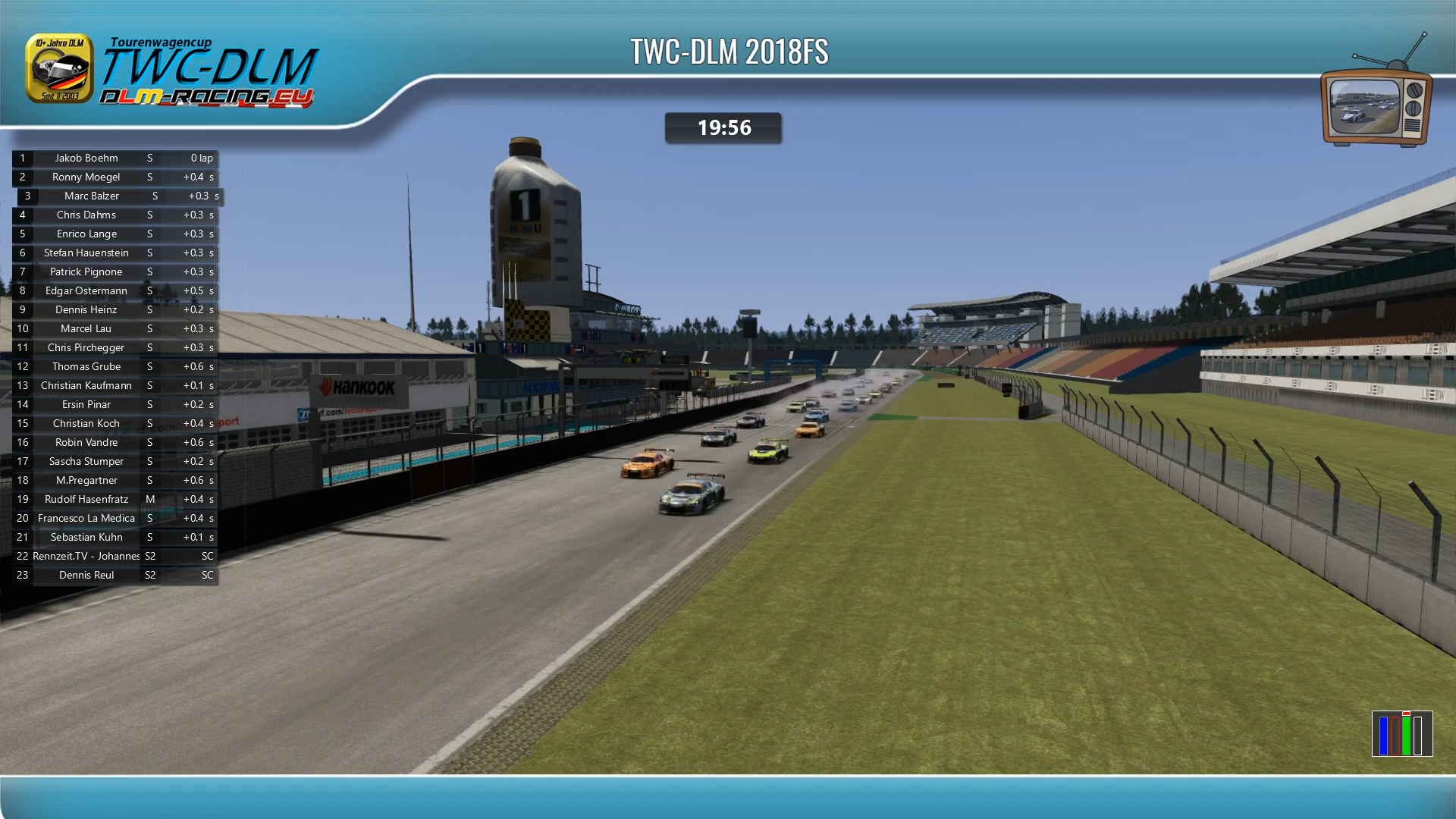Image resolution: width=1456 pixels, height=819 pixels.
Task: Select Dennis Heinz in ninth place
Action: point(86,310)
